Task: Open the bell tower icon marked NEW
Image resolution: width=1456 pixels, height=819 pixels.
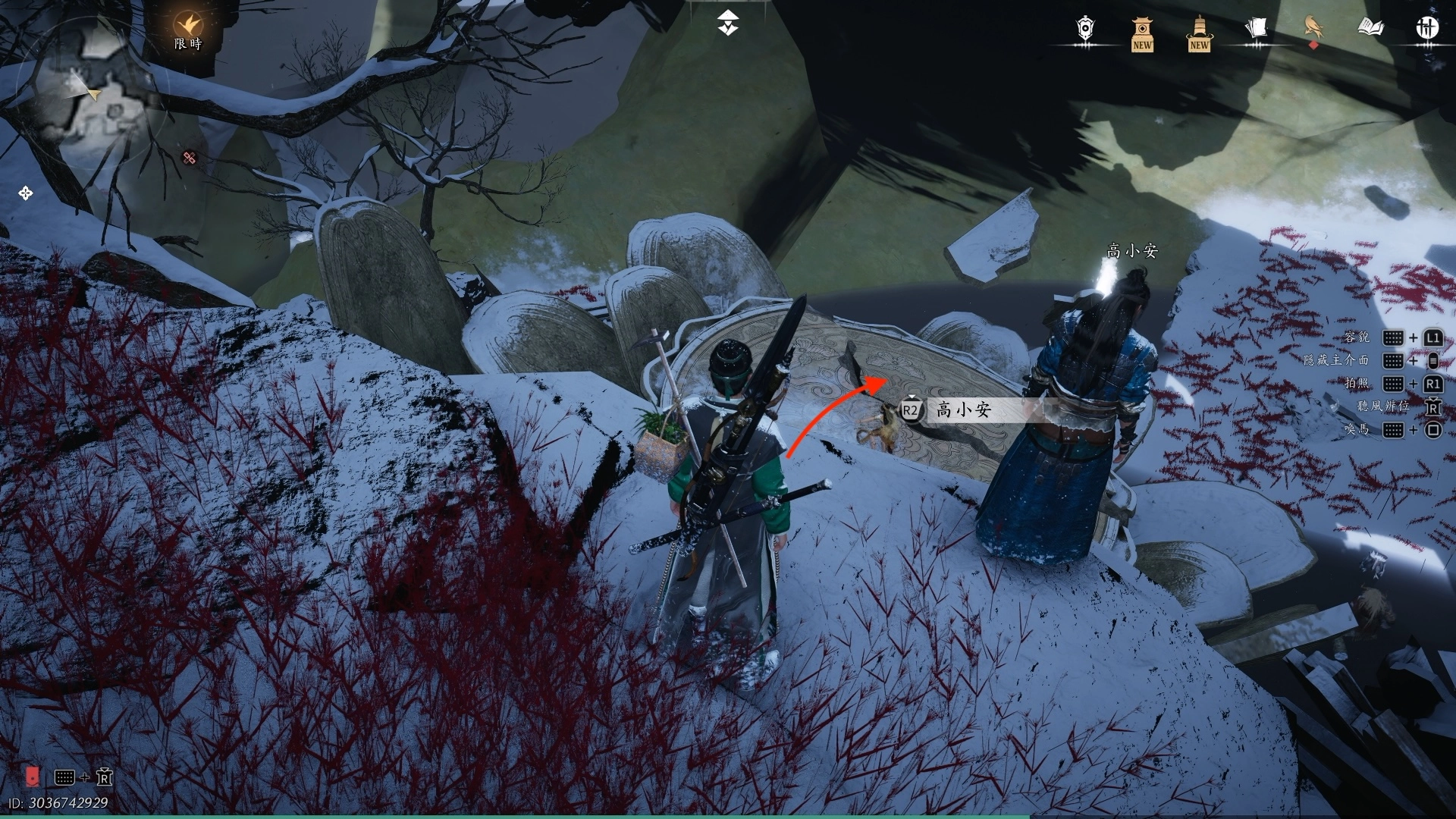Action: point(1199,34)
